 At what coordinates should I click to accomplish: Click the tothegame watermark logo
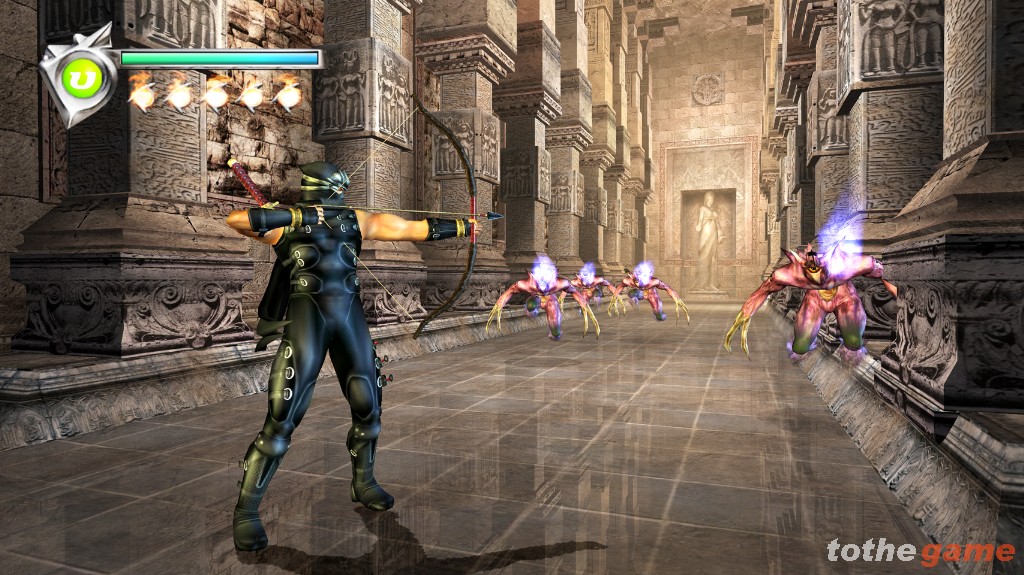[920, 551]
